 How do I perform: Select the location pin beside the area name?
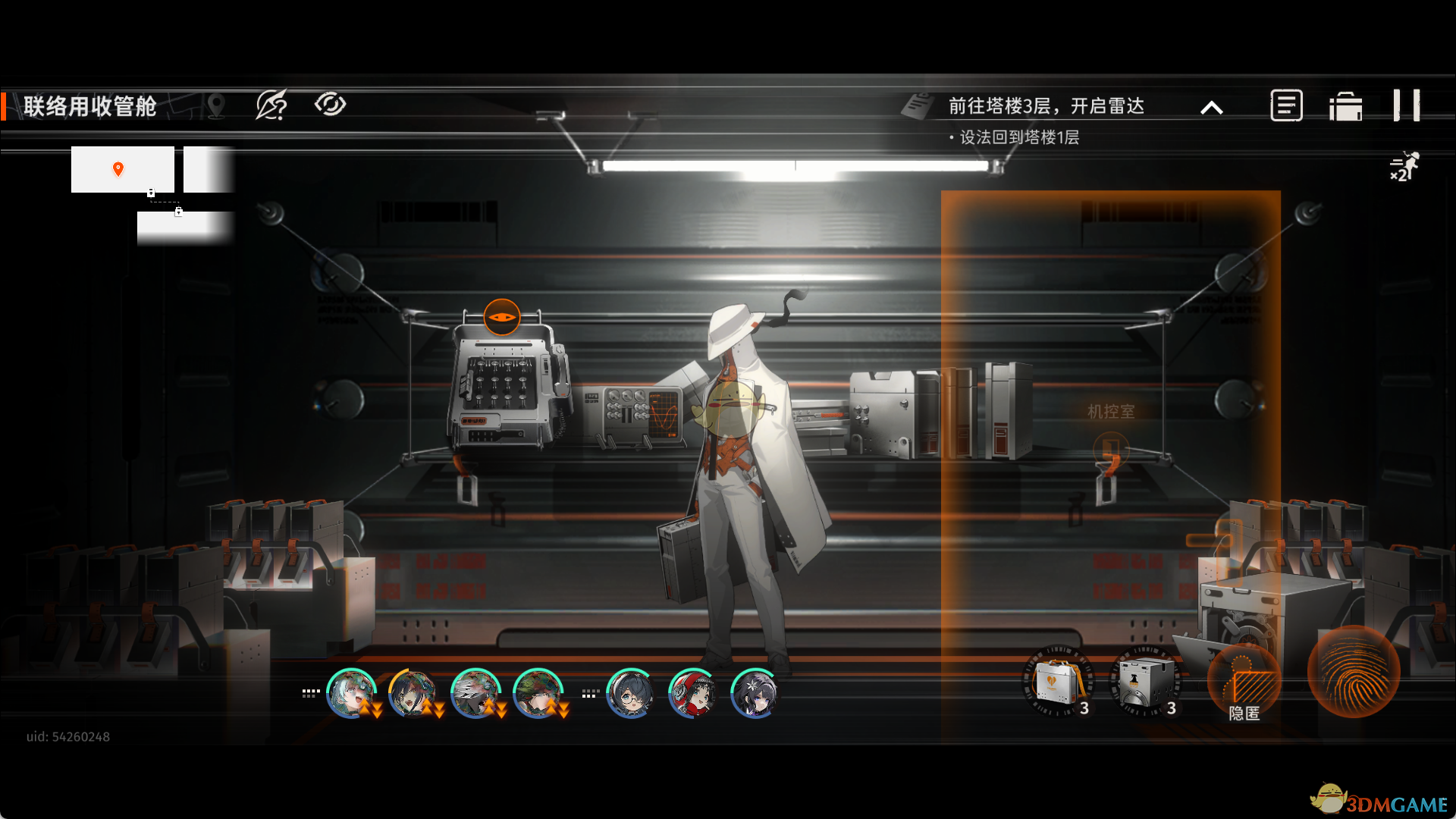click(x=216, y=105)
